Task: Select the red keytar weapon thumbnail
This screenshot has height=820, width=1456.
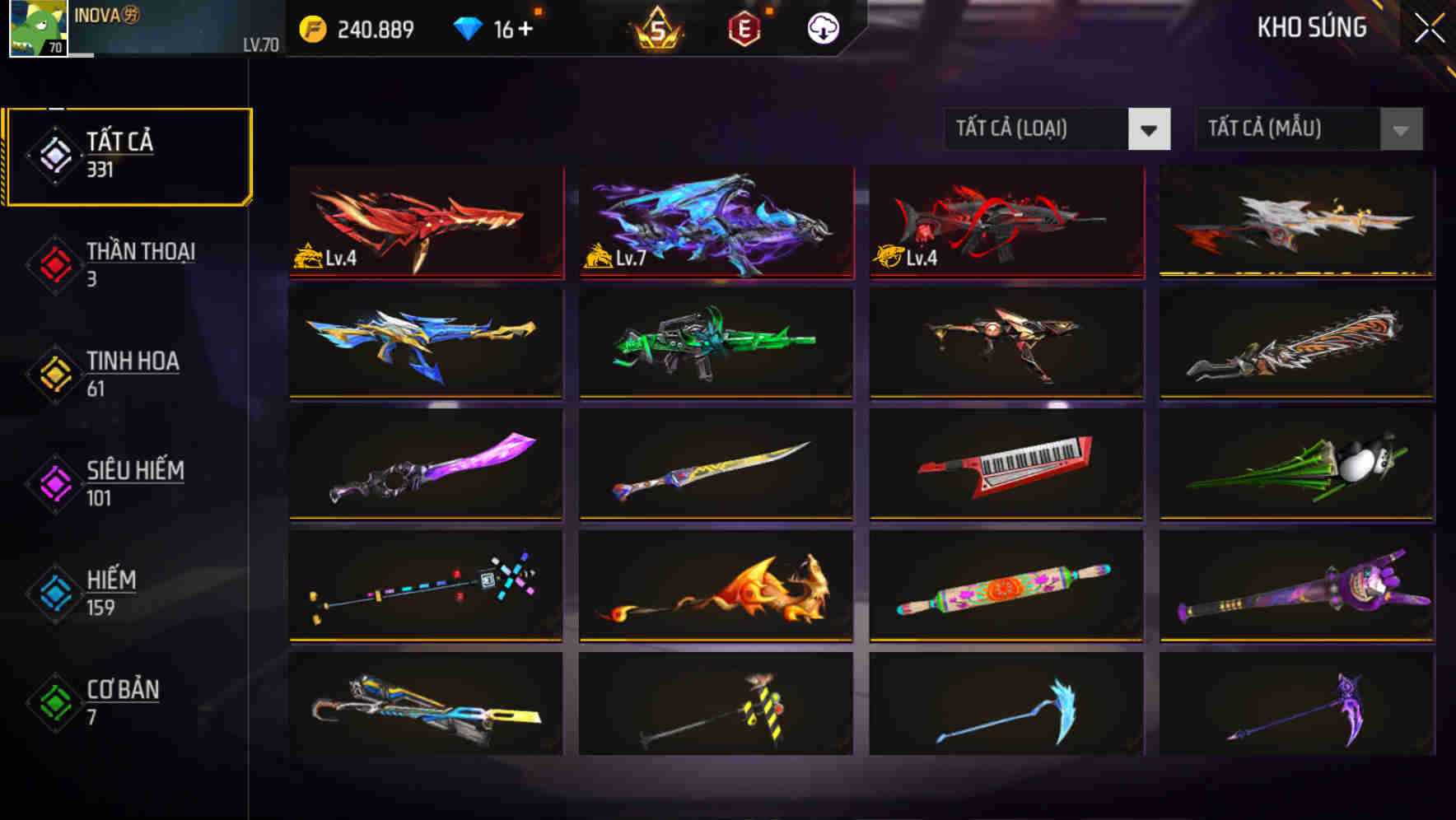Action: (1006, 464)
